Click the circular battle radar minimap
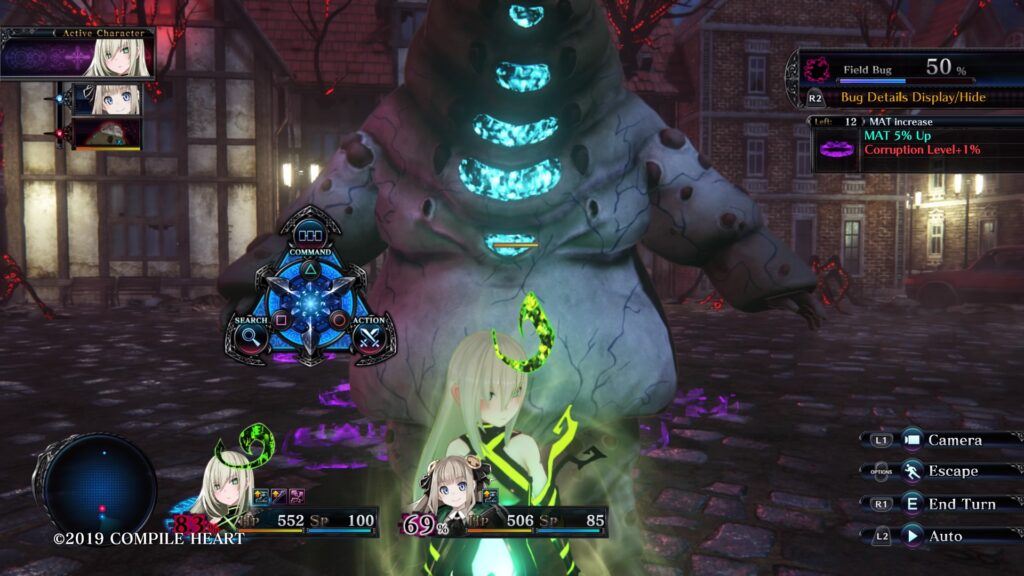Viewport: 1024px width, 576px height. [x=100, y=489]
